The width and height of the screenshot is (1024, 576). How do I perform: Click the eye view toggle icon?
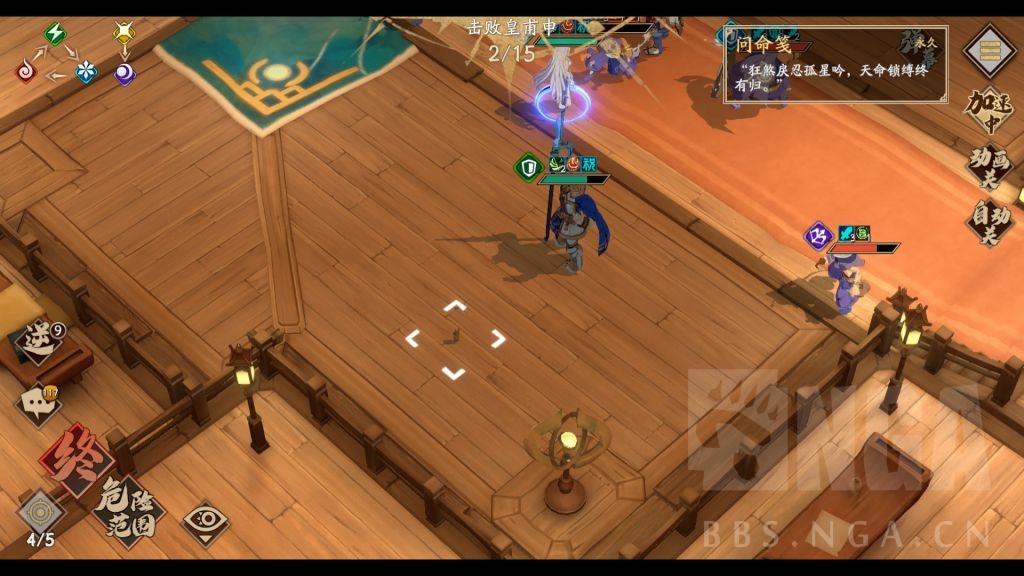coord(205,522)
